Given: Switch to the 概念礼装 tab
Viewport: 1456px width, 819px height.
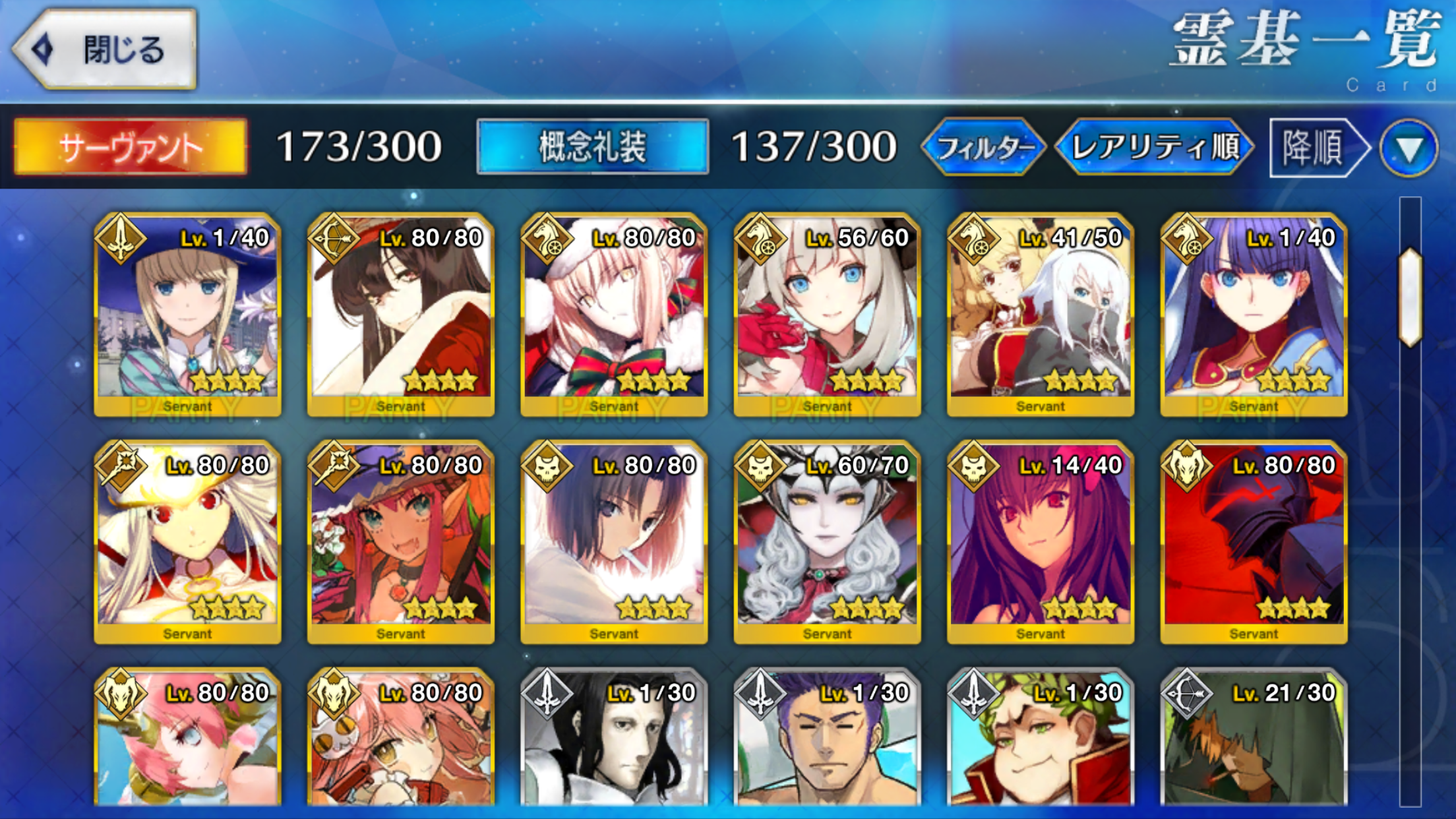Looking at the screenshot, I should [592, 146].
